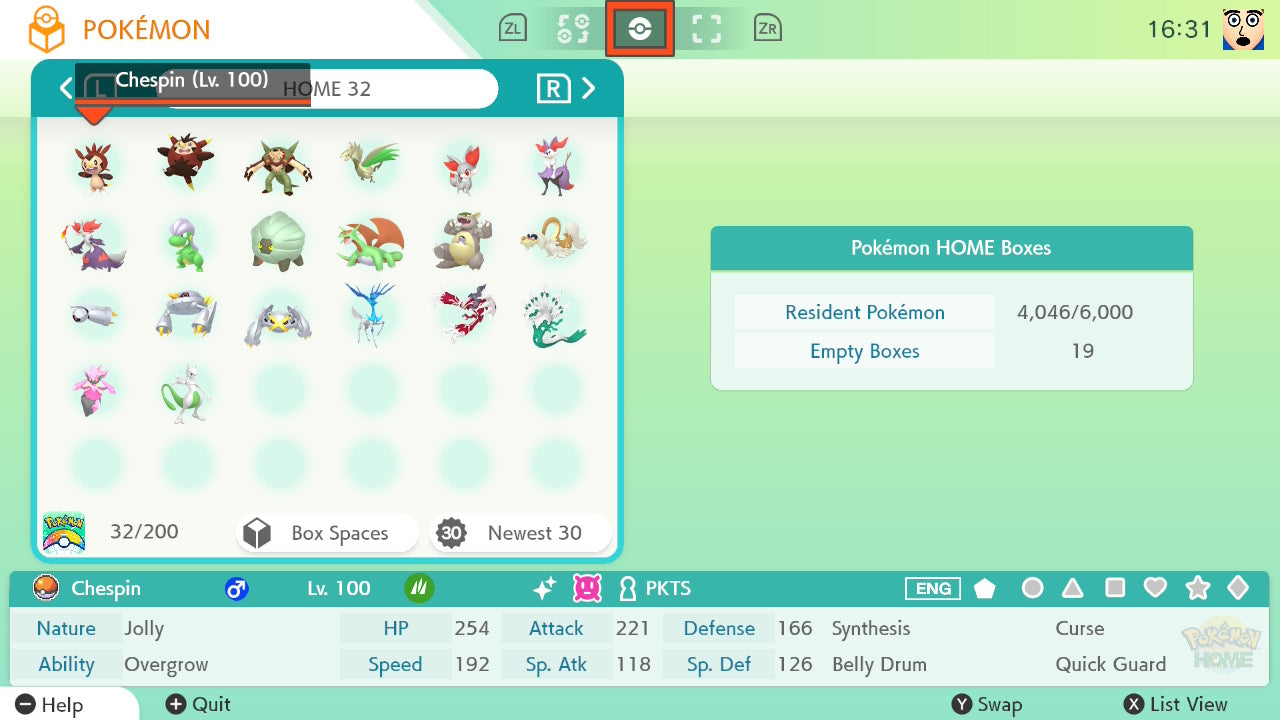1280x720 pixels.
Task: Open the Newest 30 sorting option
Action: pyautogui.click(x=520, y=532)
